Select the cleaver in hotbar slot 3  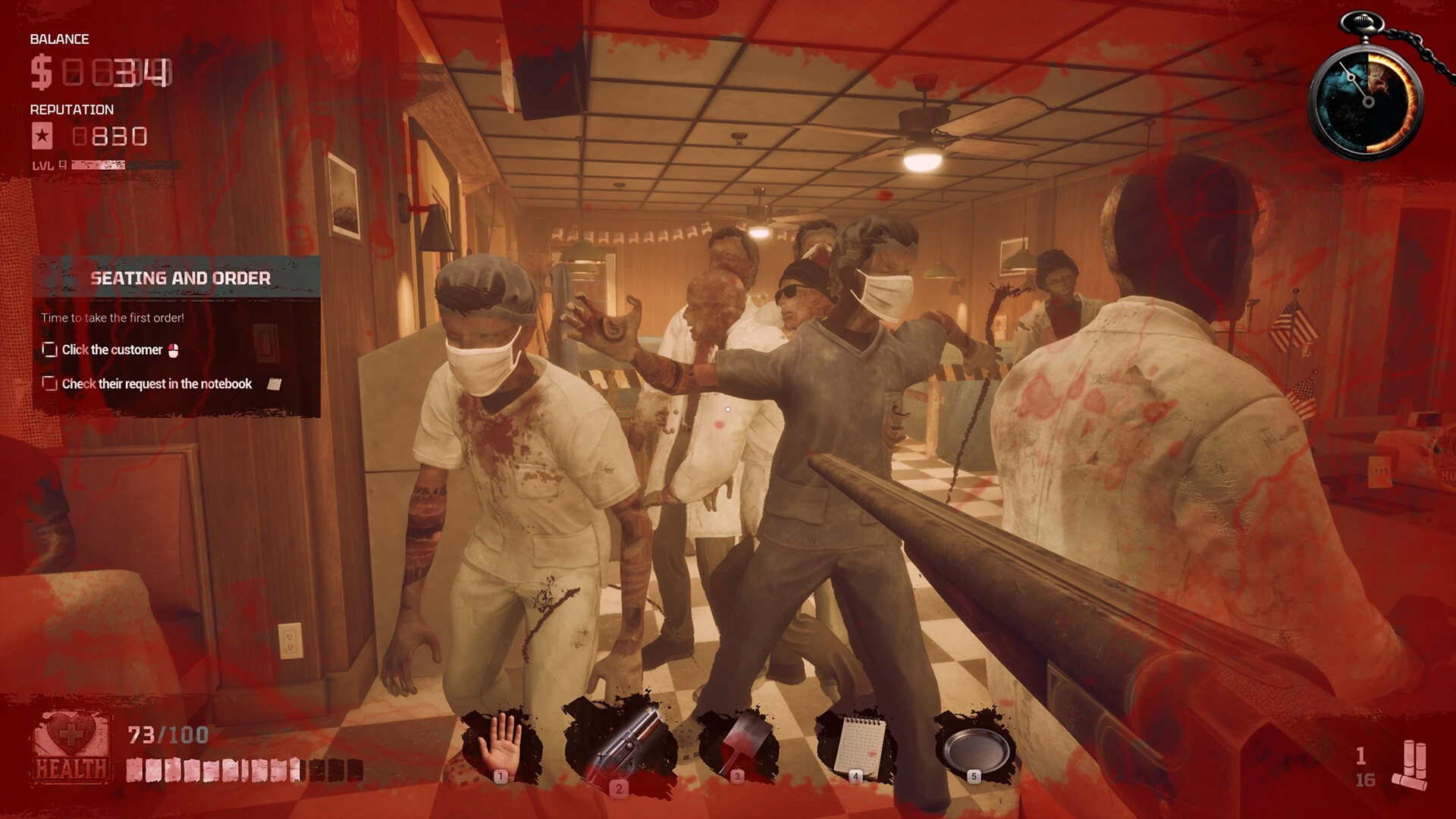pos(741,739)
